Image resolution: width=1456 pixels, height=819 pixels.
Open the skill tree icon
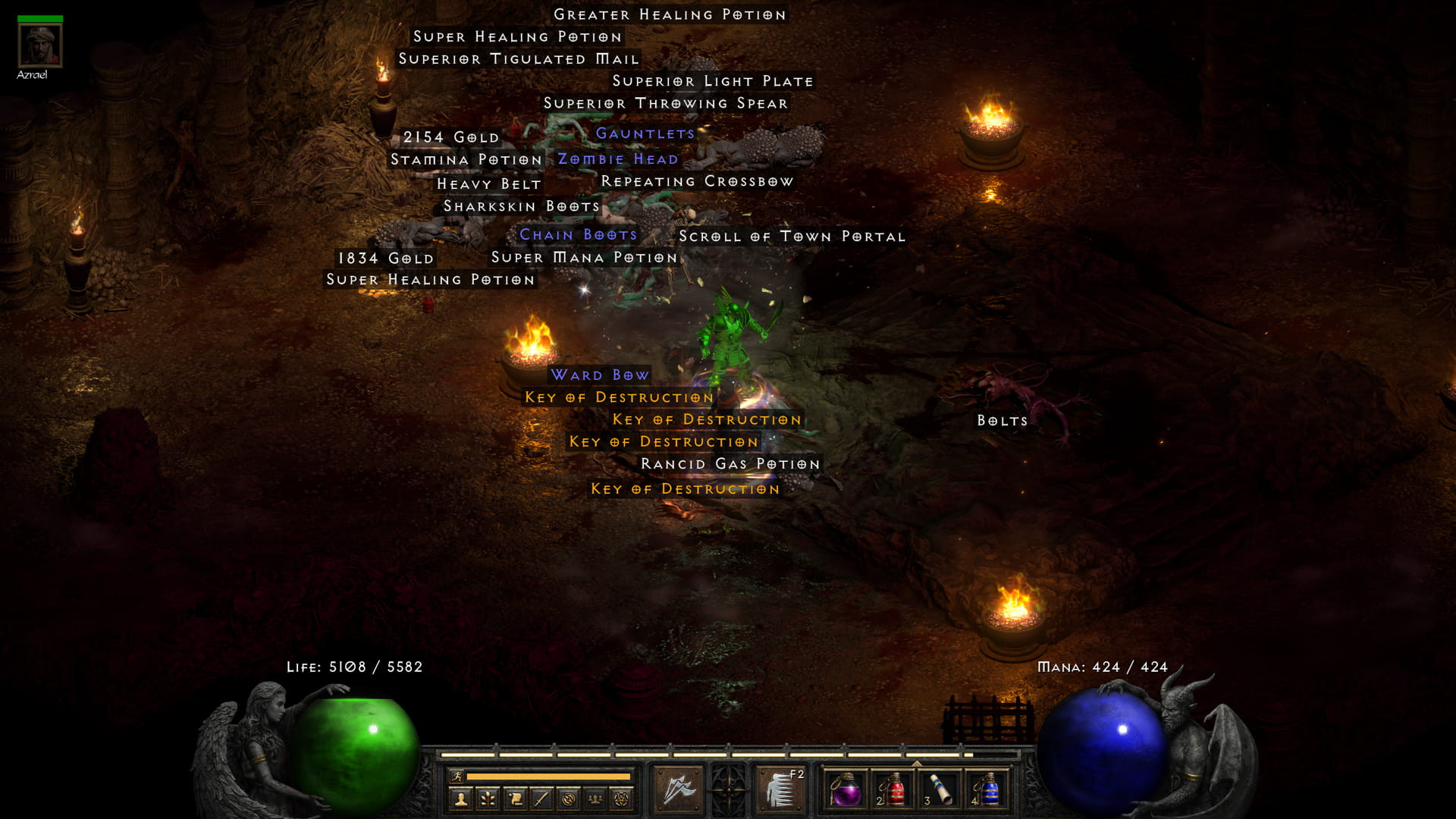pyautogui.click(x=489, y=798)
